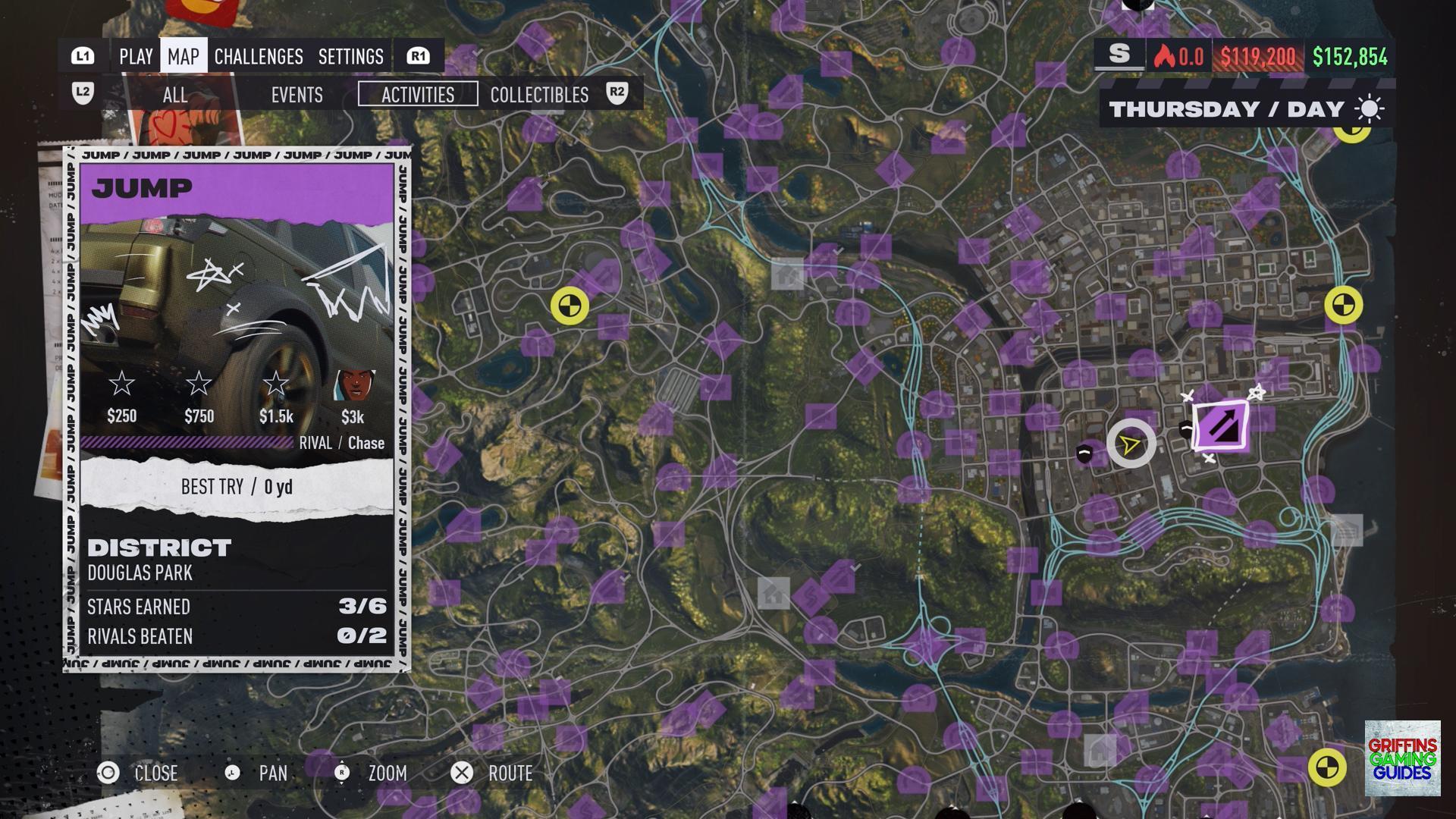
Task: Click the Griffins Gaming Guides watermark logo
Action: coord(1402,758)
